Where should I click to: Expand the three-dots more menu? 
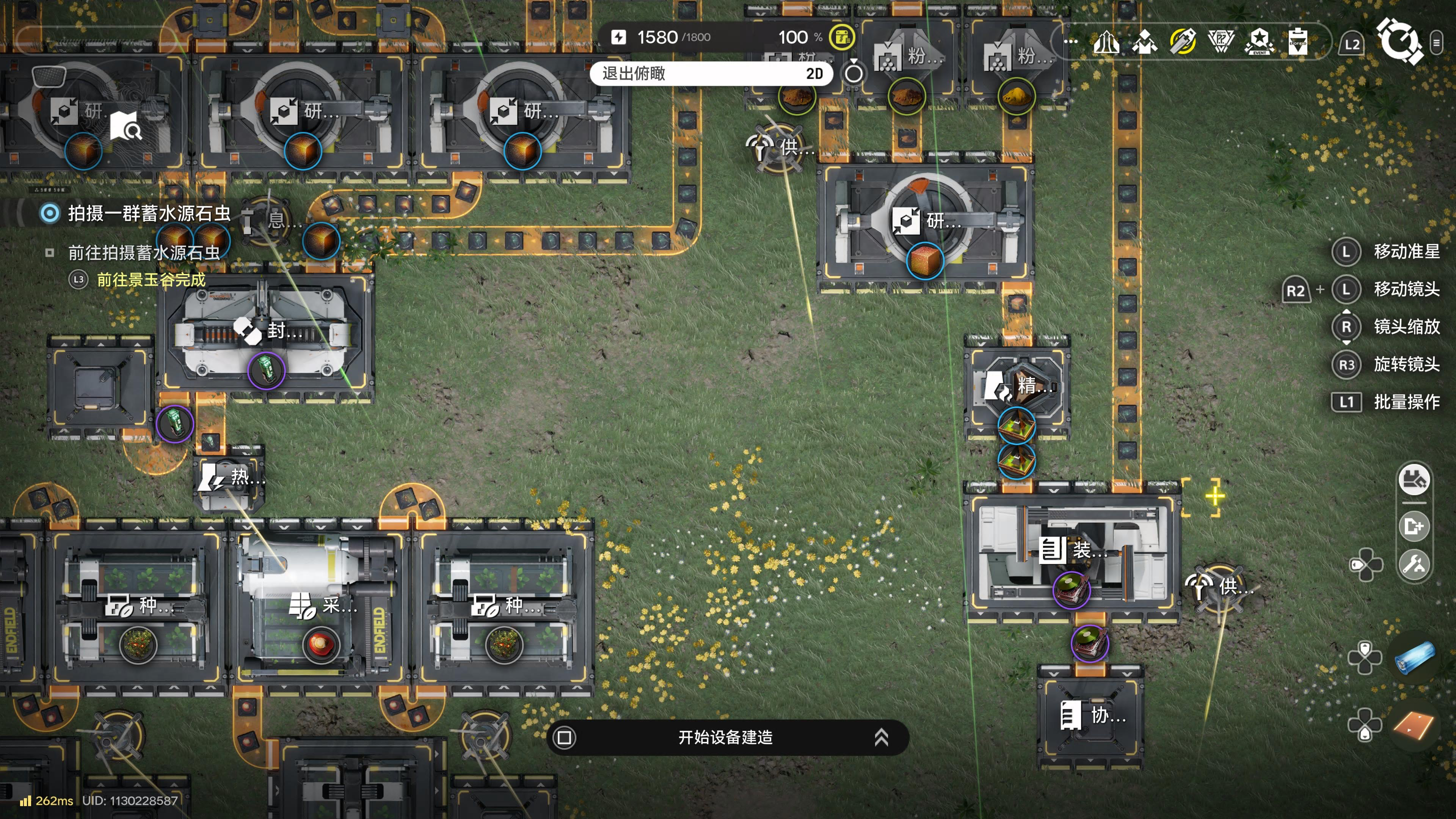(1070, 41)
